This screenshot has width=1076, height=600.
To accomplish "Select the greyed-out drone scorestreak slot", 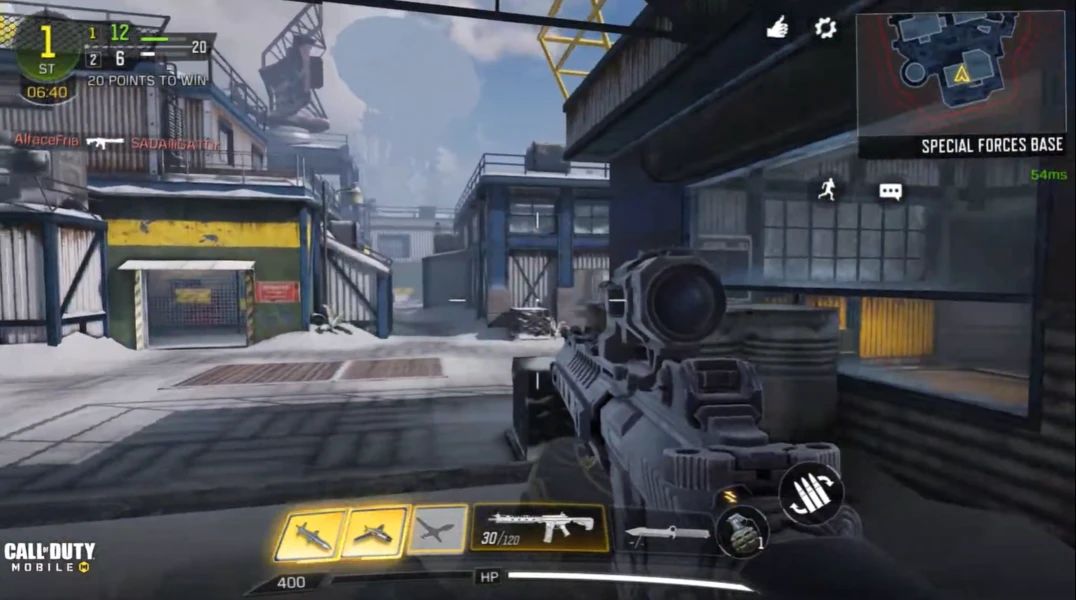I will point(437,530).
